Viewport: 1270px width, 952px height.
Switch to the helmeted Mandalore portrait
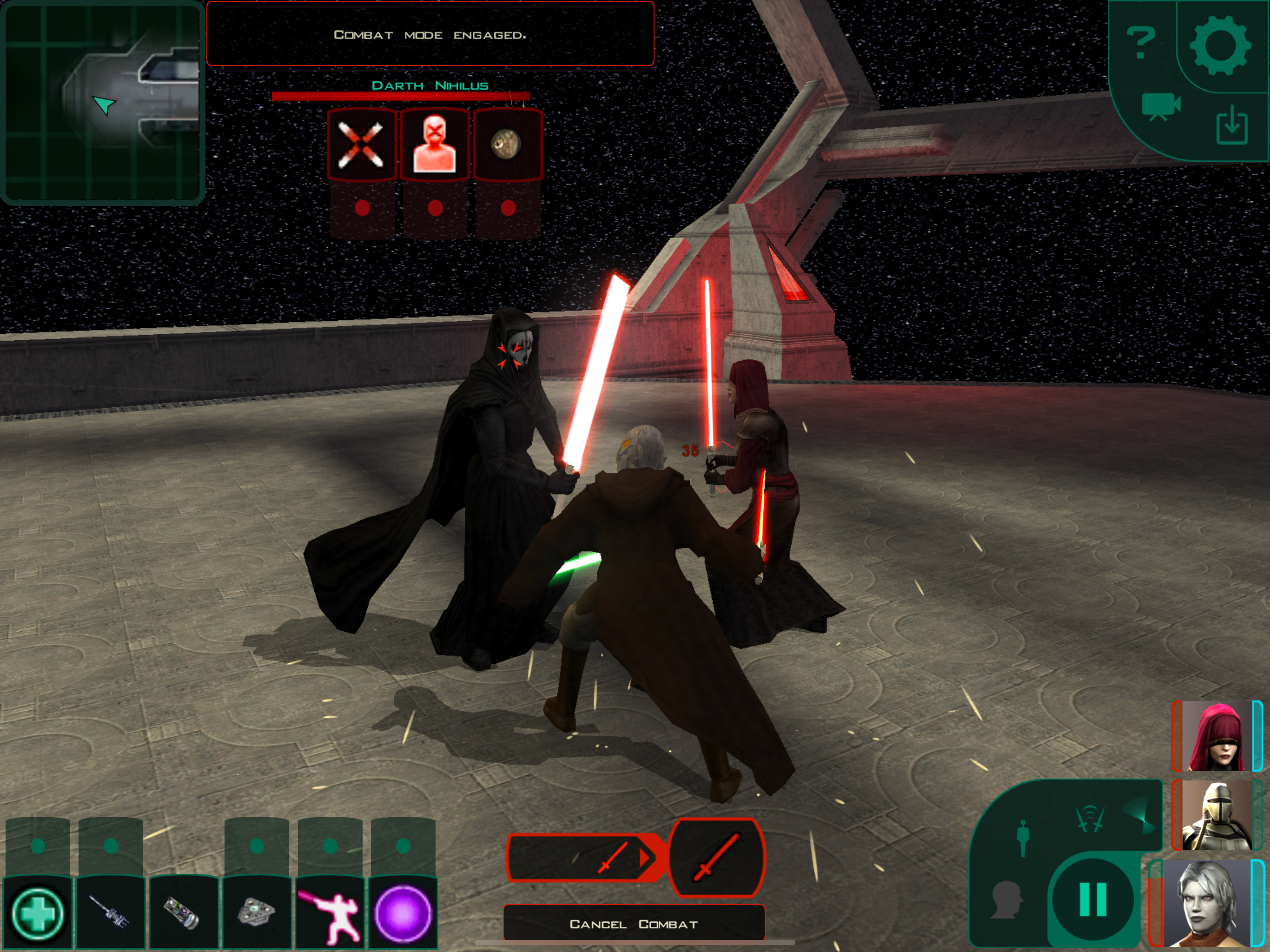pos(1216,815)
